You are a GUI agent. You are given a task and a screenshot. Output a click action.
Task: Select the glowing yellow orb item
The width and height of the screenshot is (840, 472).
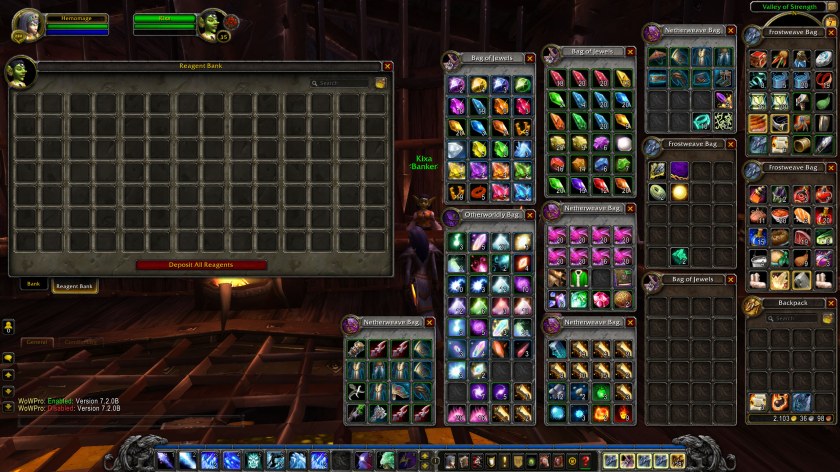click(x=679, y=191)
